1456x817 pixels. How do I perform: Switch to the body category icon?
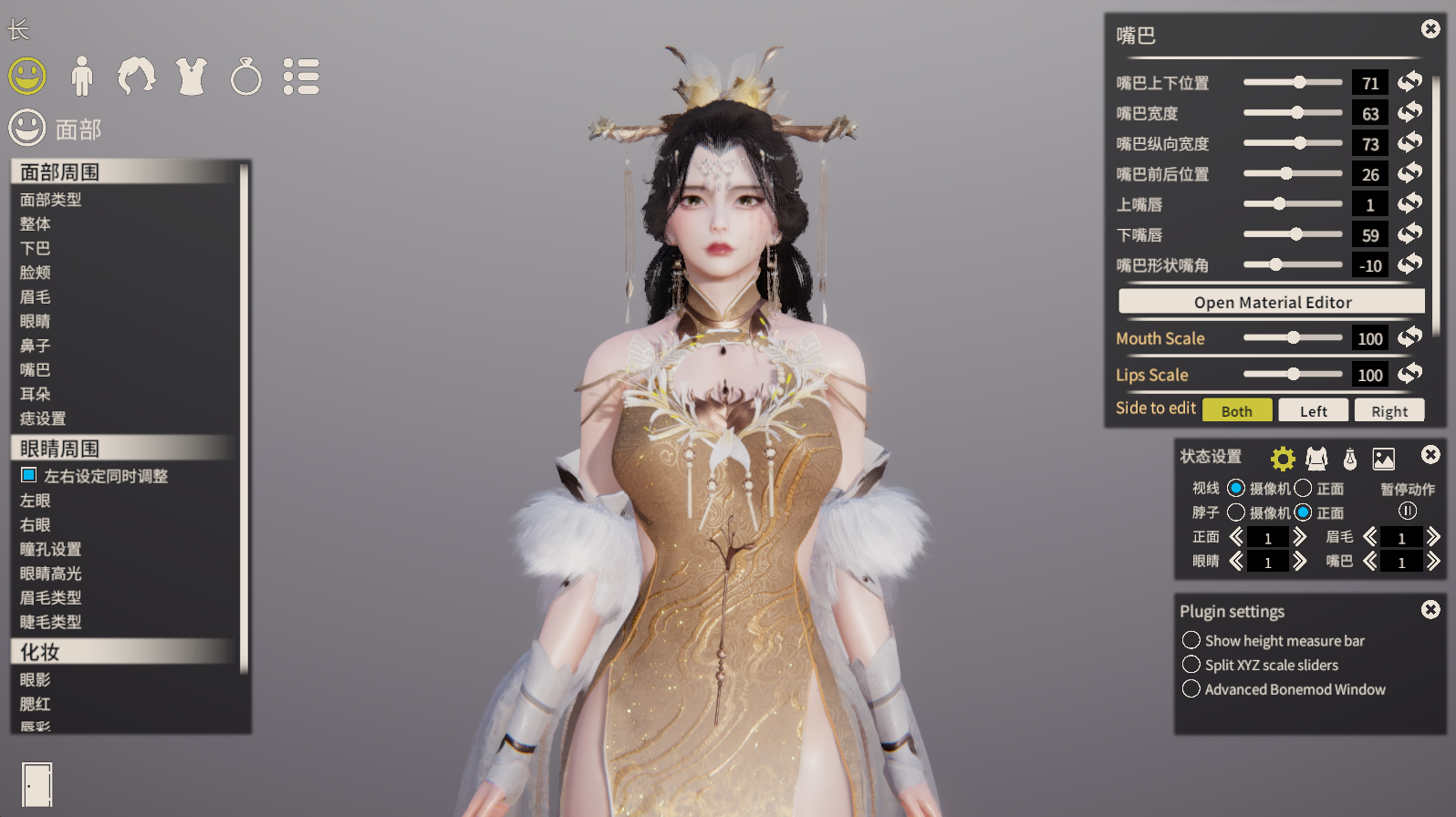click(x=82, y=77)
